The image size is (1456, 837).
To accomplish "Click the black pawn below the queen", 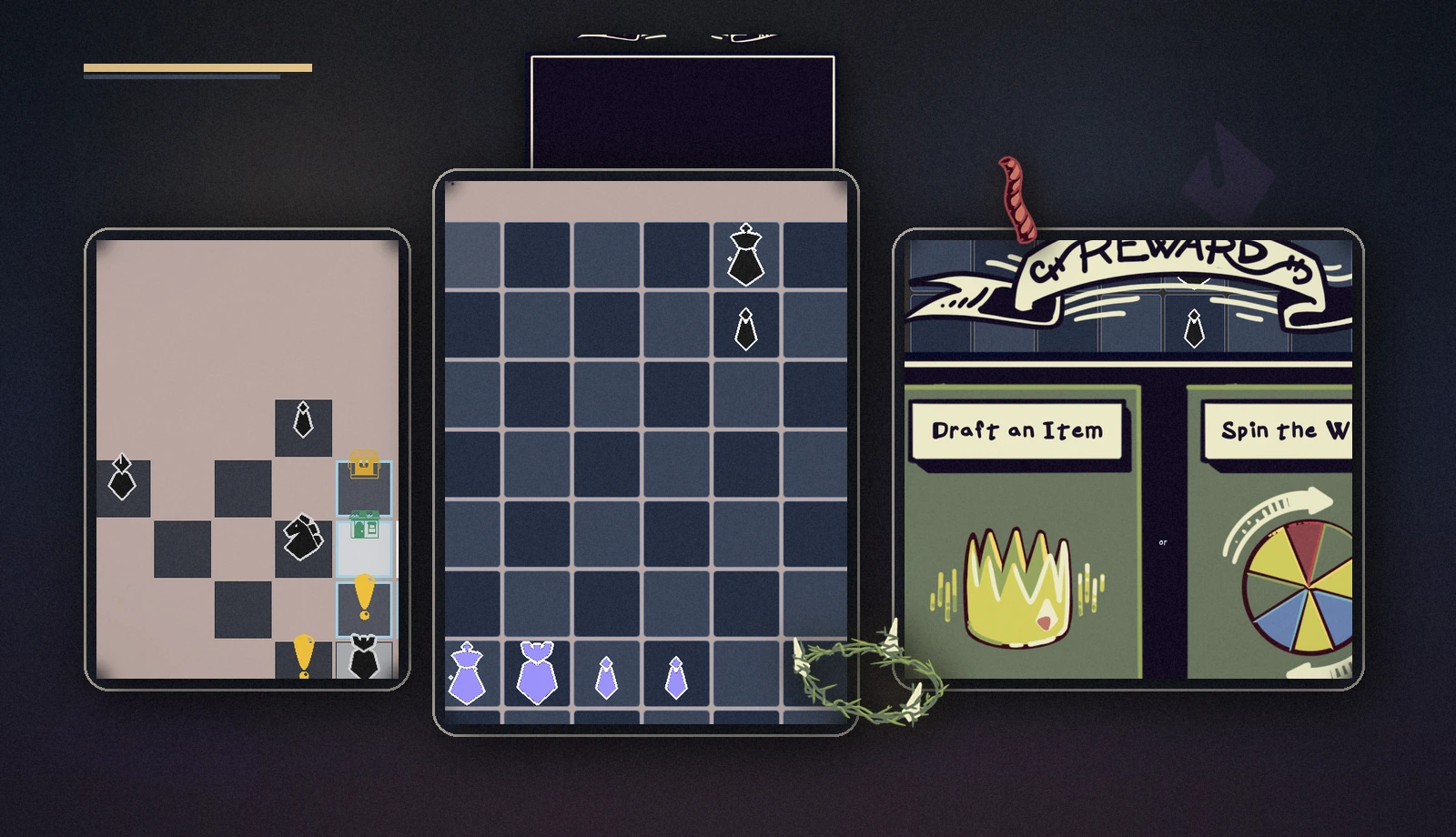I will tap(744, 328).
